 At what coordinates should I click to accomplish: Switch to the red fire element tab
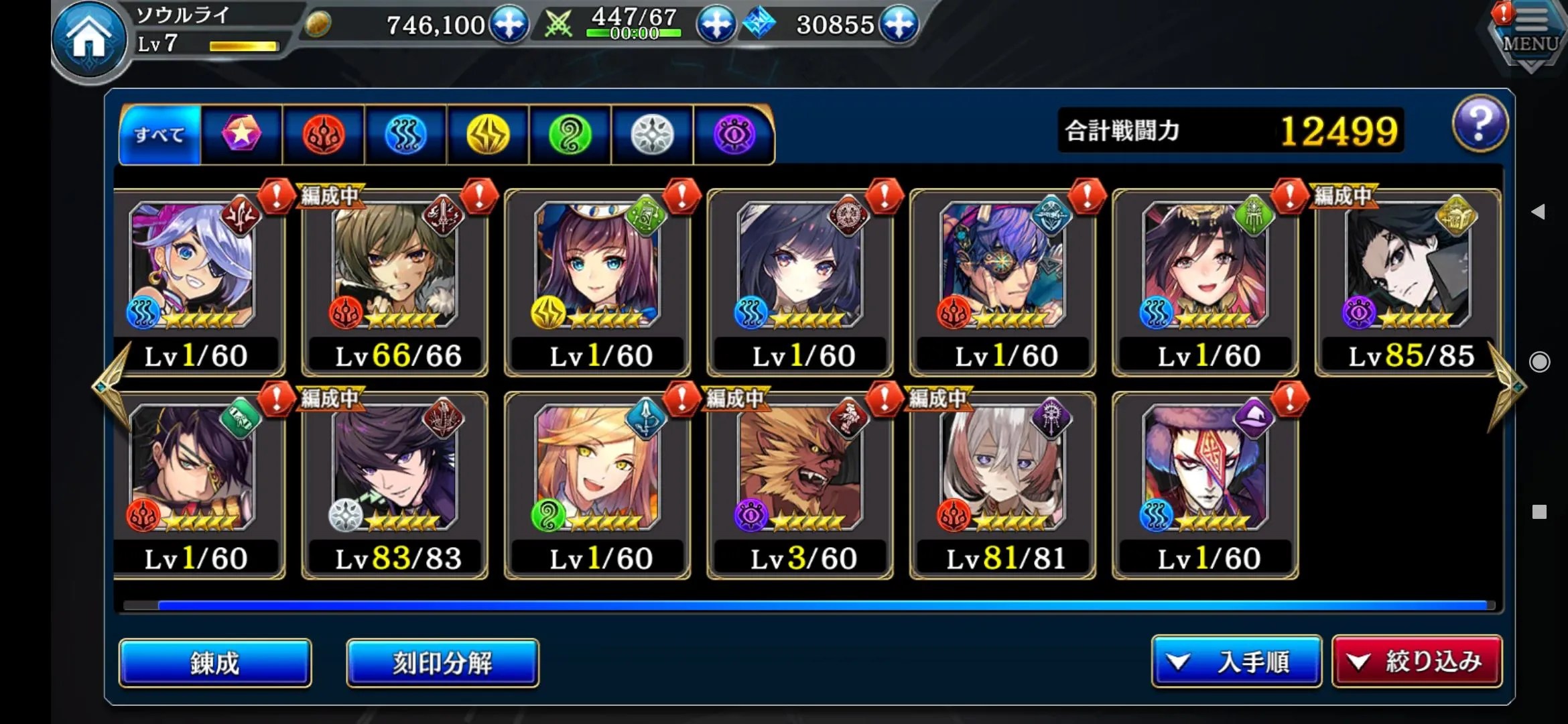(324, 135)
